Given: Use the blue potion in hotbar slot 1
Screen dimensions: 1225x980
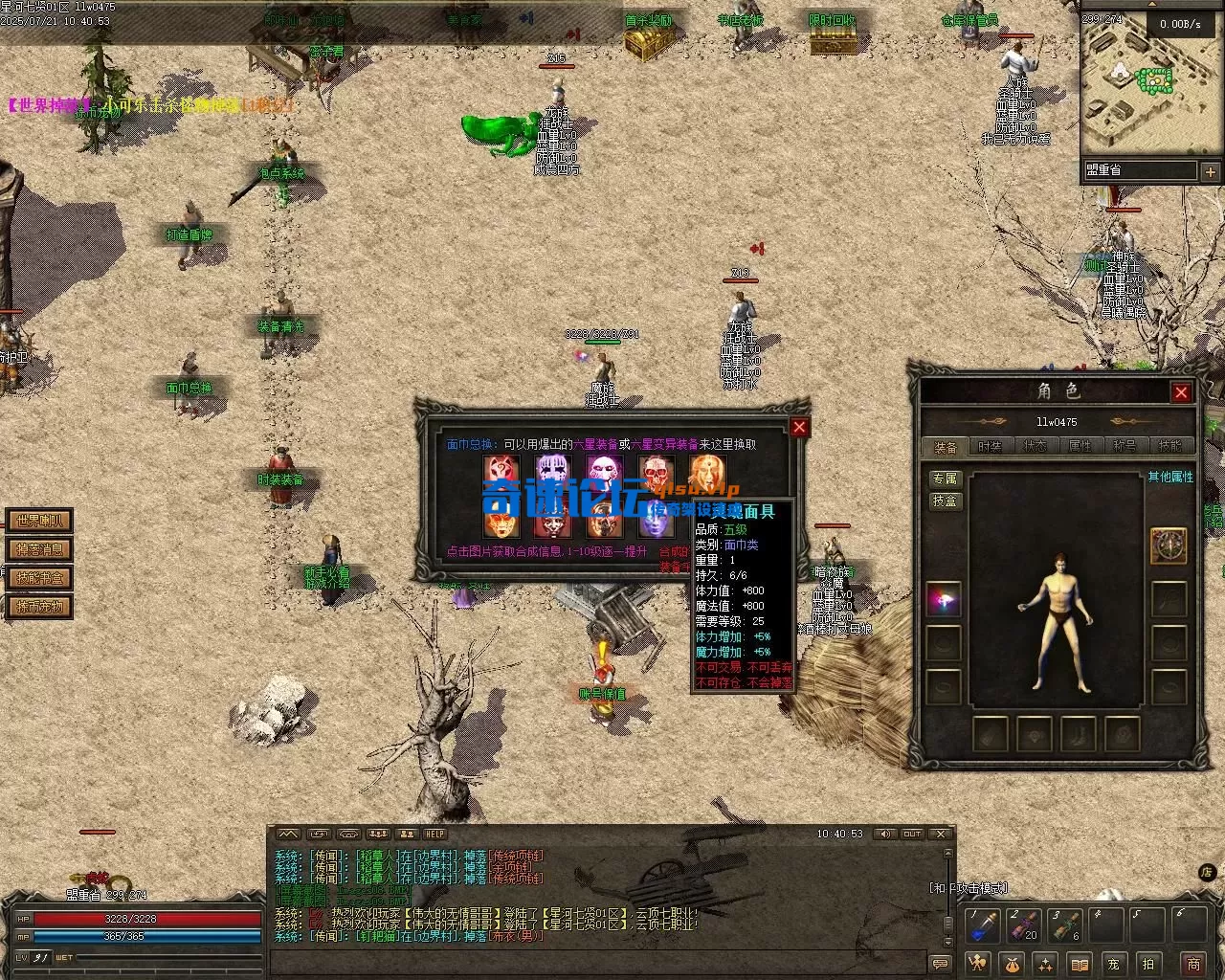Looking at the screenshot, I should coord(984,925).
